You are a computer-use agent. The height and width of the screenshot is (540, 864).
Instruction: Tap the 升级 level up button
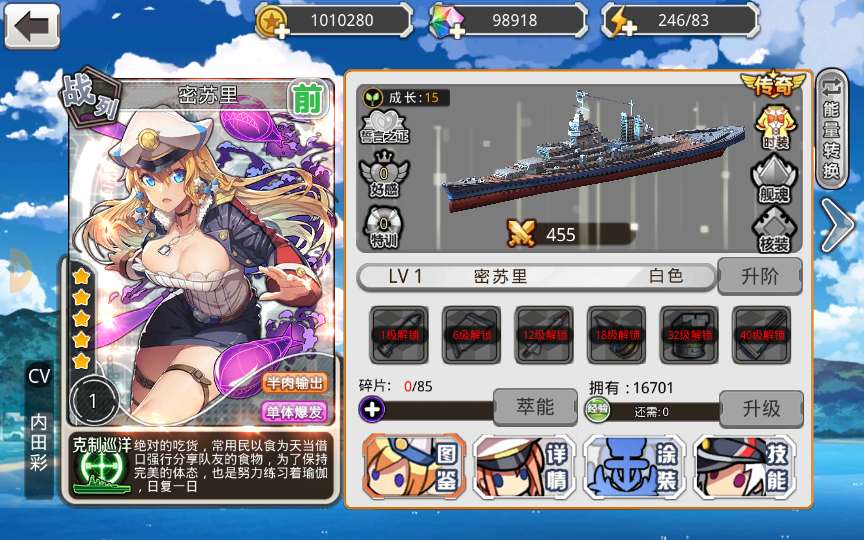760,408
